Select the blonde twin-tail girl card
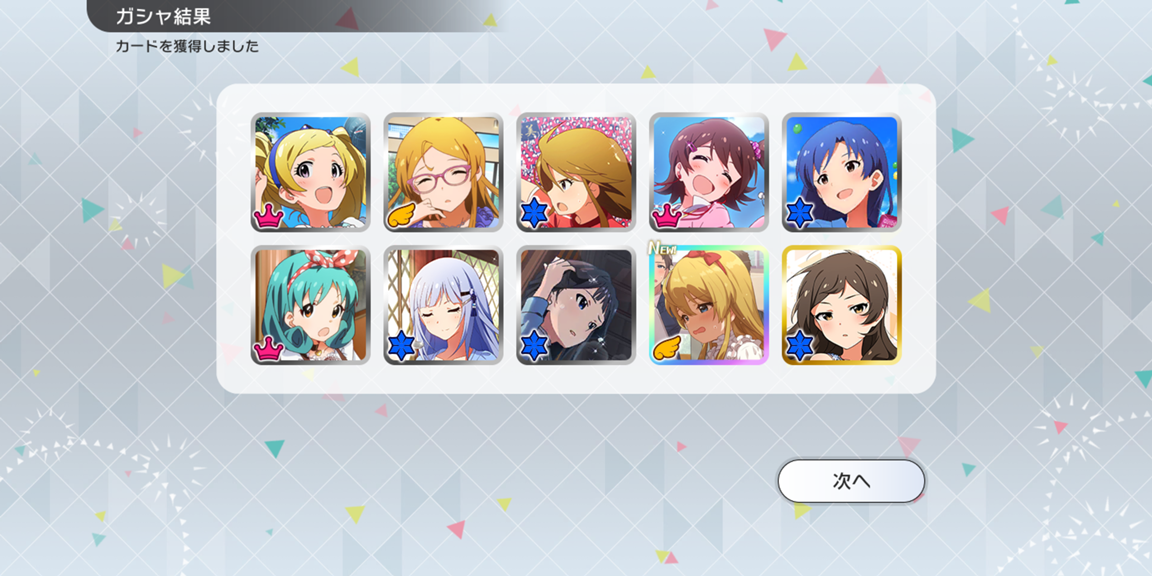This screenshot has width=1152, height=576. click(x=310, y=172)
